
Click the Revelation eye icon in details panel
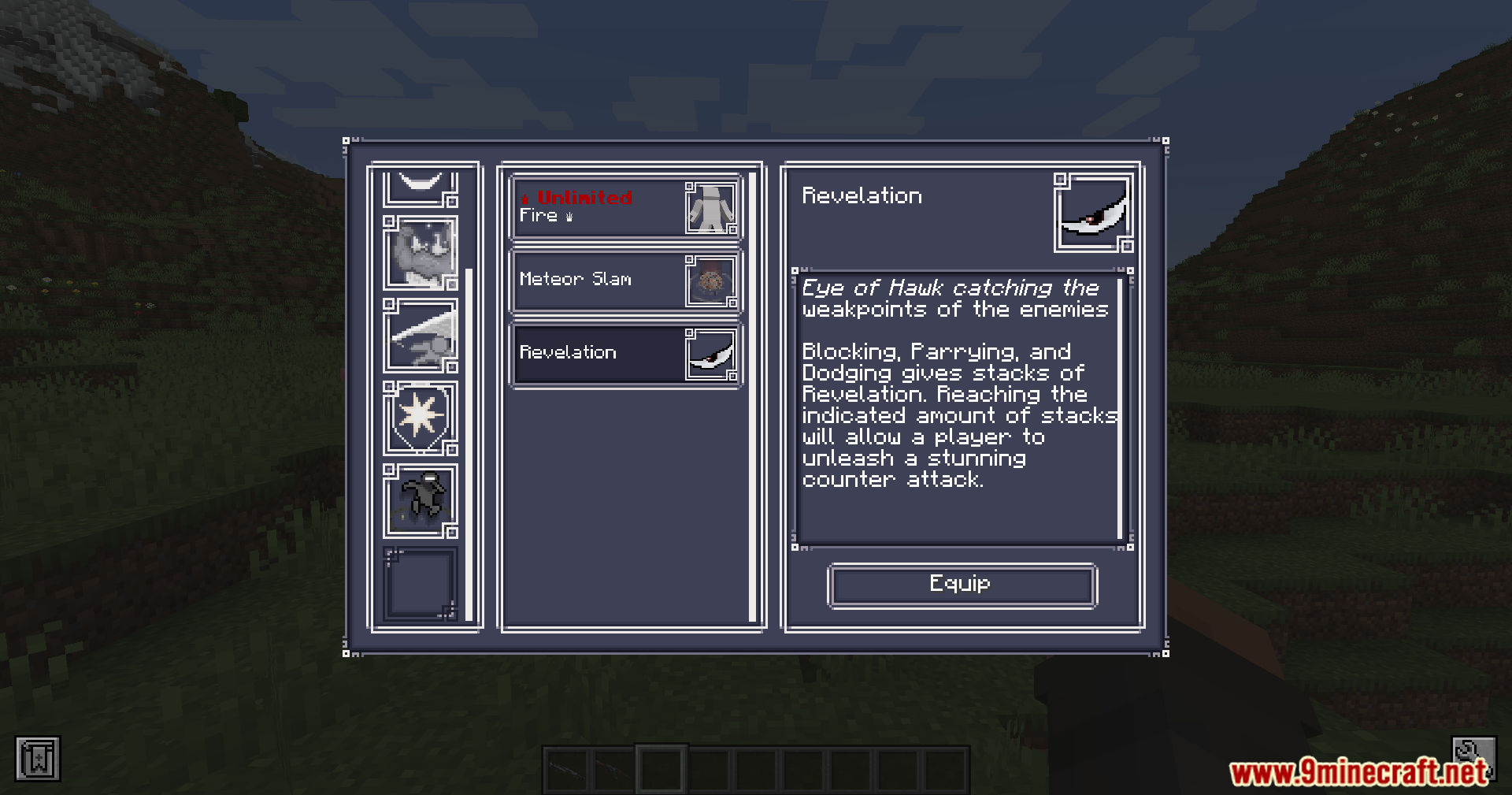point(1093,213)
